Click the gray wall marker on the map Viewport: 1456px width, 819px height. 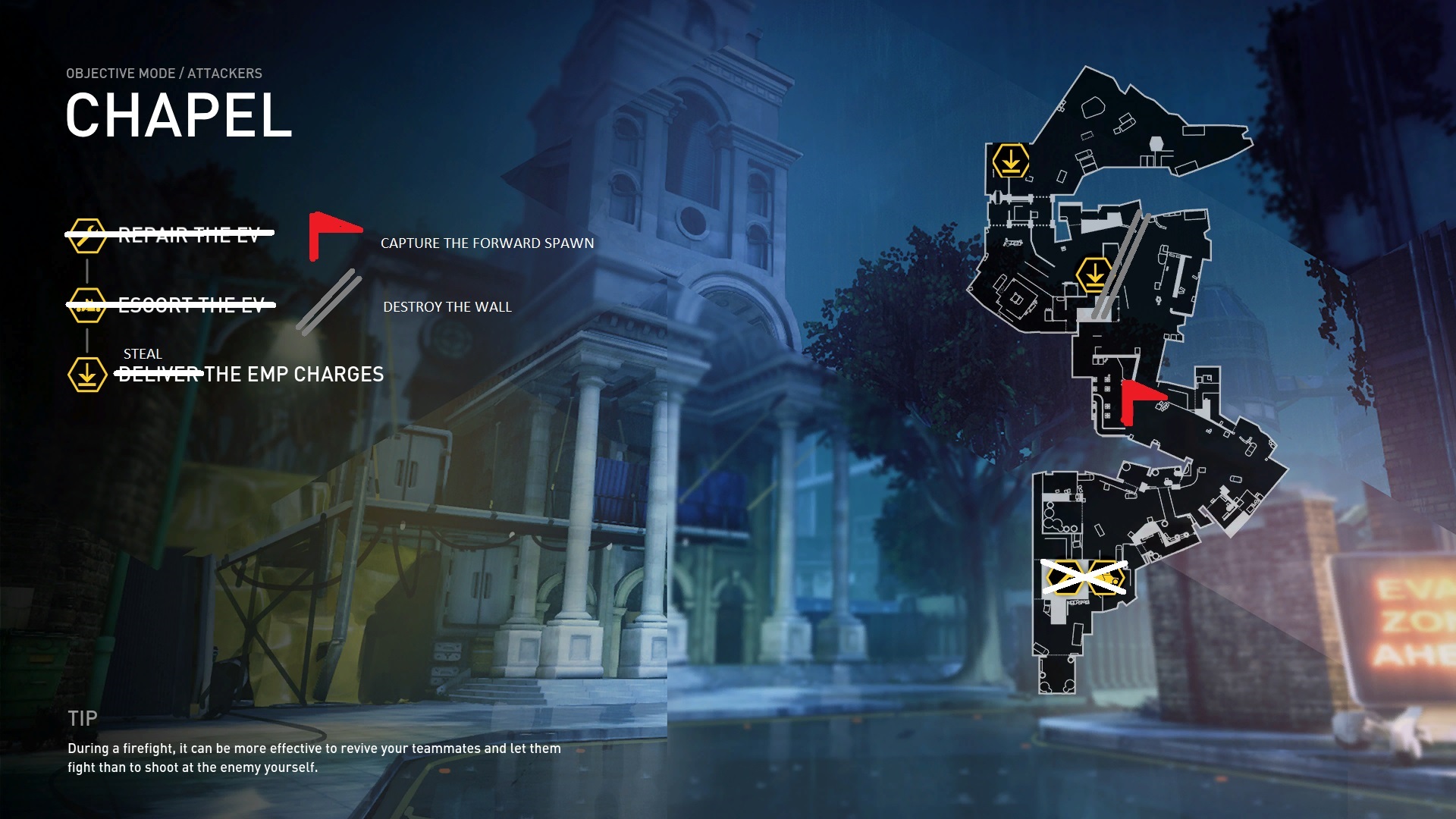tap(1121, 265)
